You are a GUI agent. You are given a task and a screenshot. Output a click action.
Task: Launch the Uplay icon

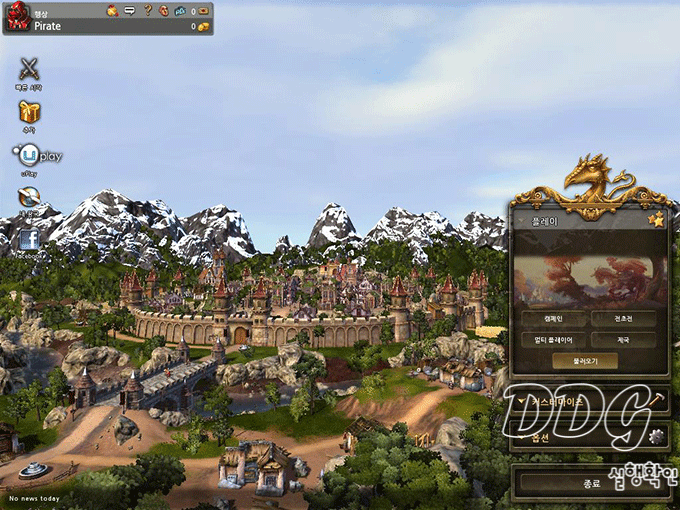tap(29, 156)
